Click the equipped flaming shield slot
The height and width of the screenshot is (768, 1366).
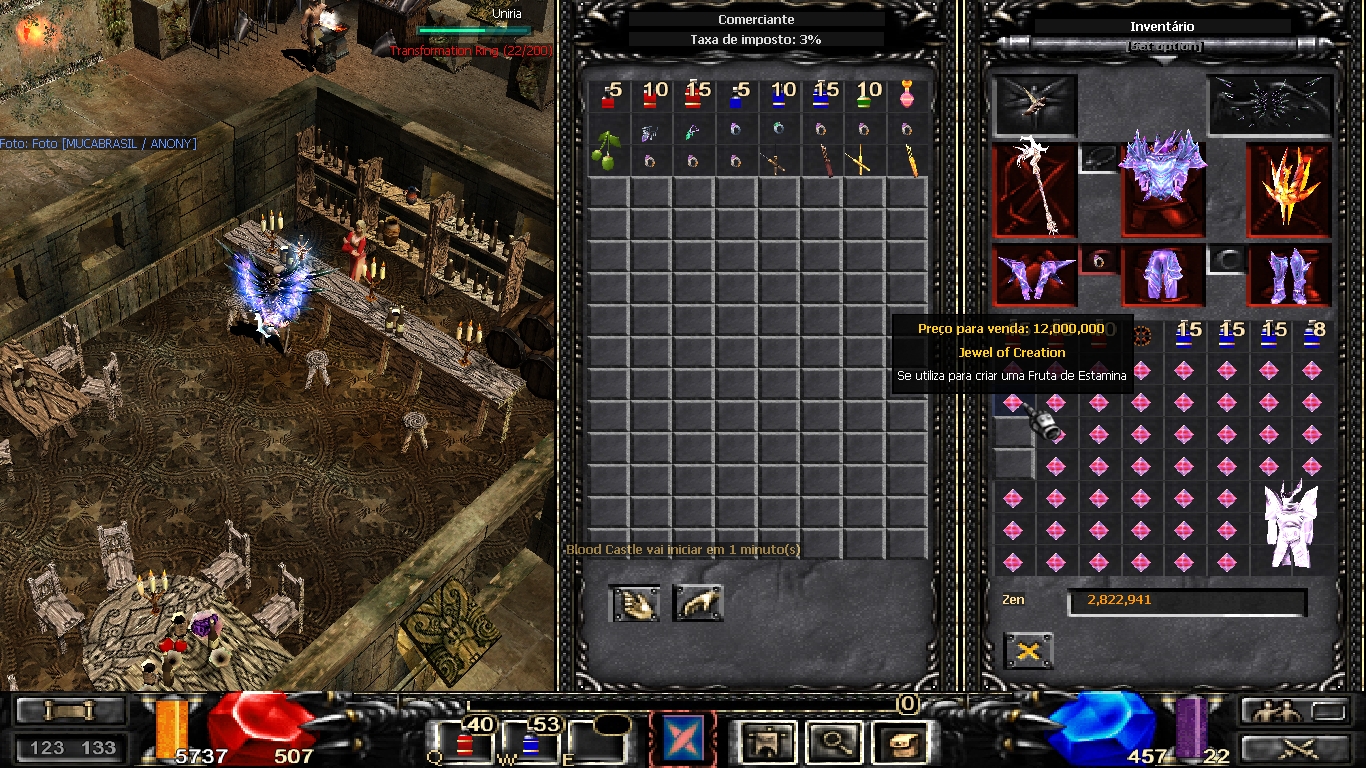pos(1288,188)
